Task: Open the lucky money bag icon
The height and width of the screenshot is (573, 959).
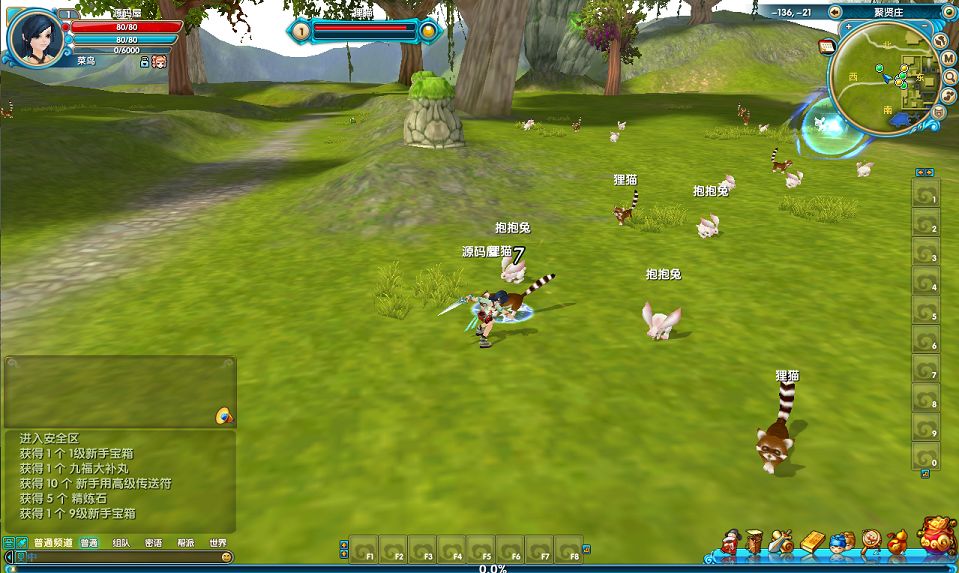Action: pyautogui.click(x=936, y=538)
